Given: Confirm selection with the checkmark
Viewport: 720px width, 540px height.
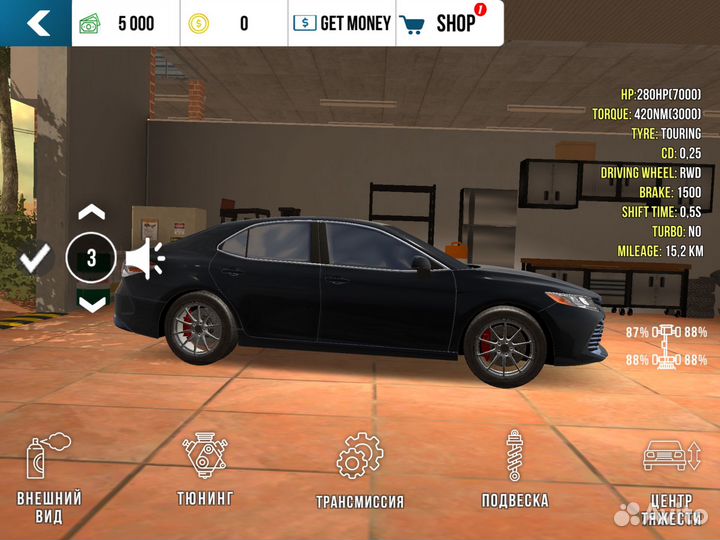Looking at the screenshot, I should [x=35, y=260].
